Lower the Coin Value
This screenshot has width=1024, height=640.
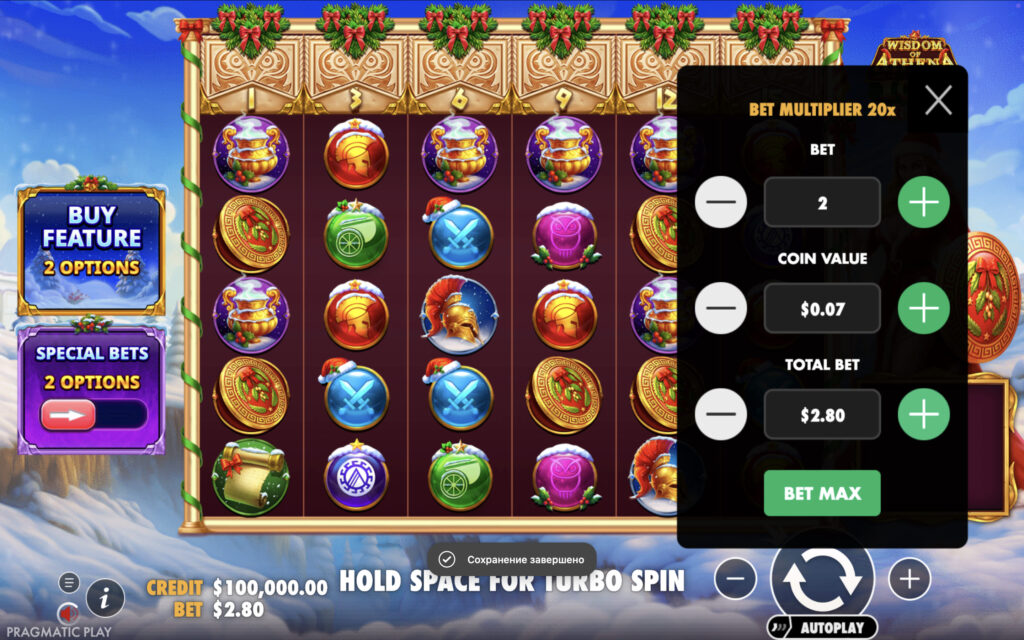click(721, 309)
